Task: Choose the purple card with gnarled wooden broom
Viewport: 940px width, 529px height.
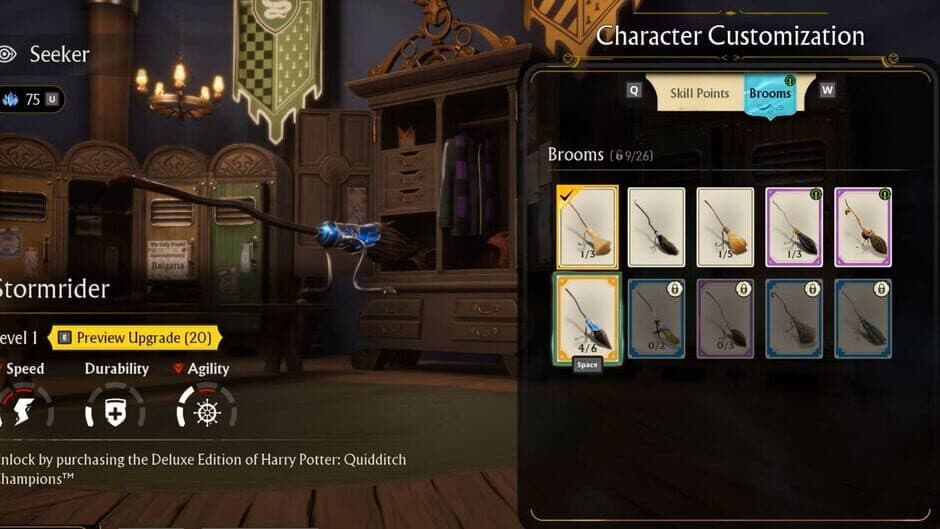Action: [x=863, y=227]
